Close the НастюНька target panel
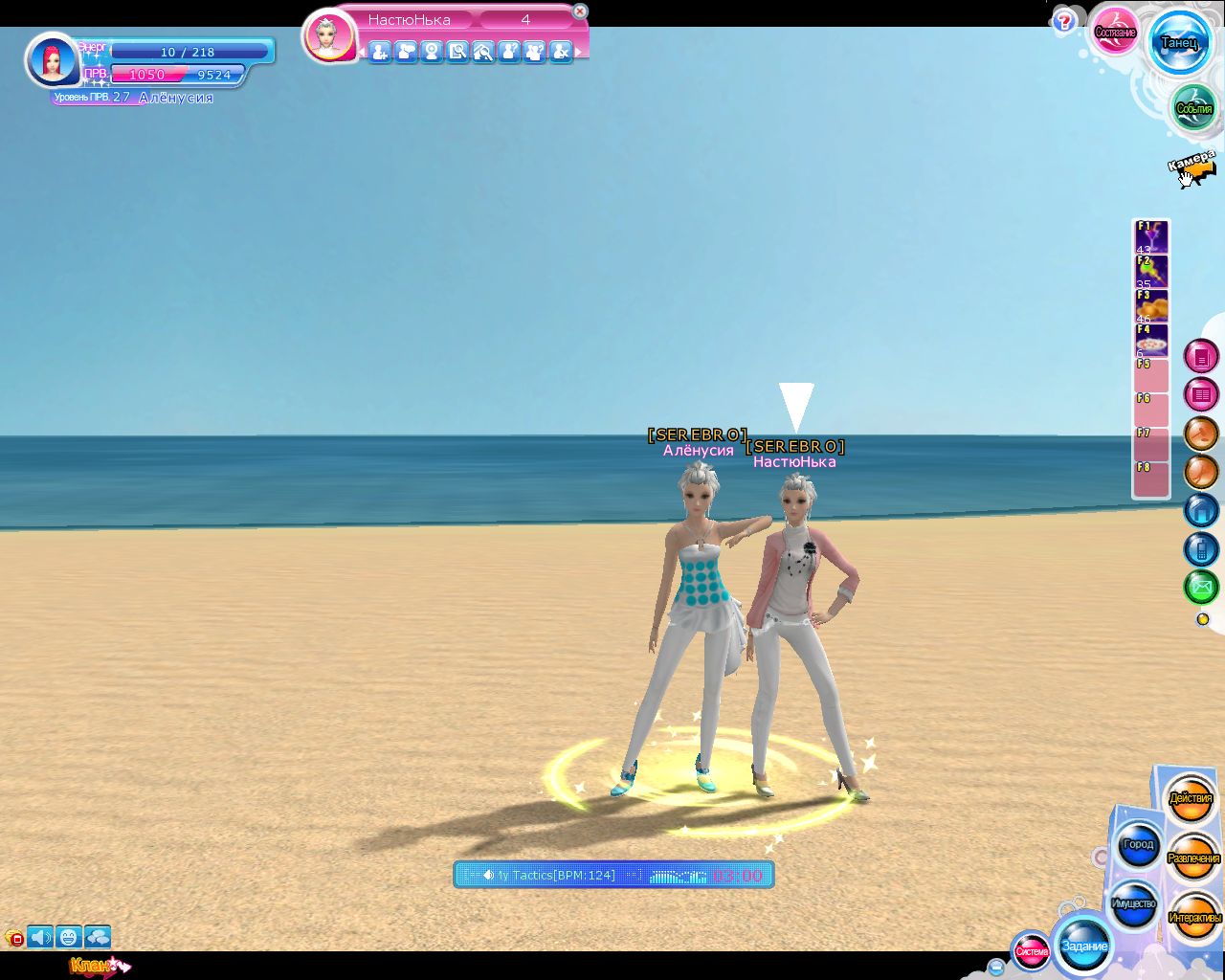 (x=579, y=11)
